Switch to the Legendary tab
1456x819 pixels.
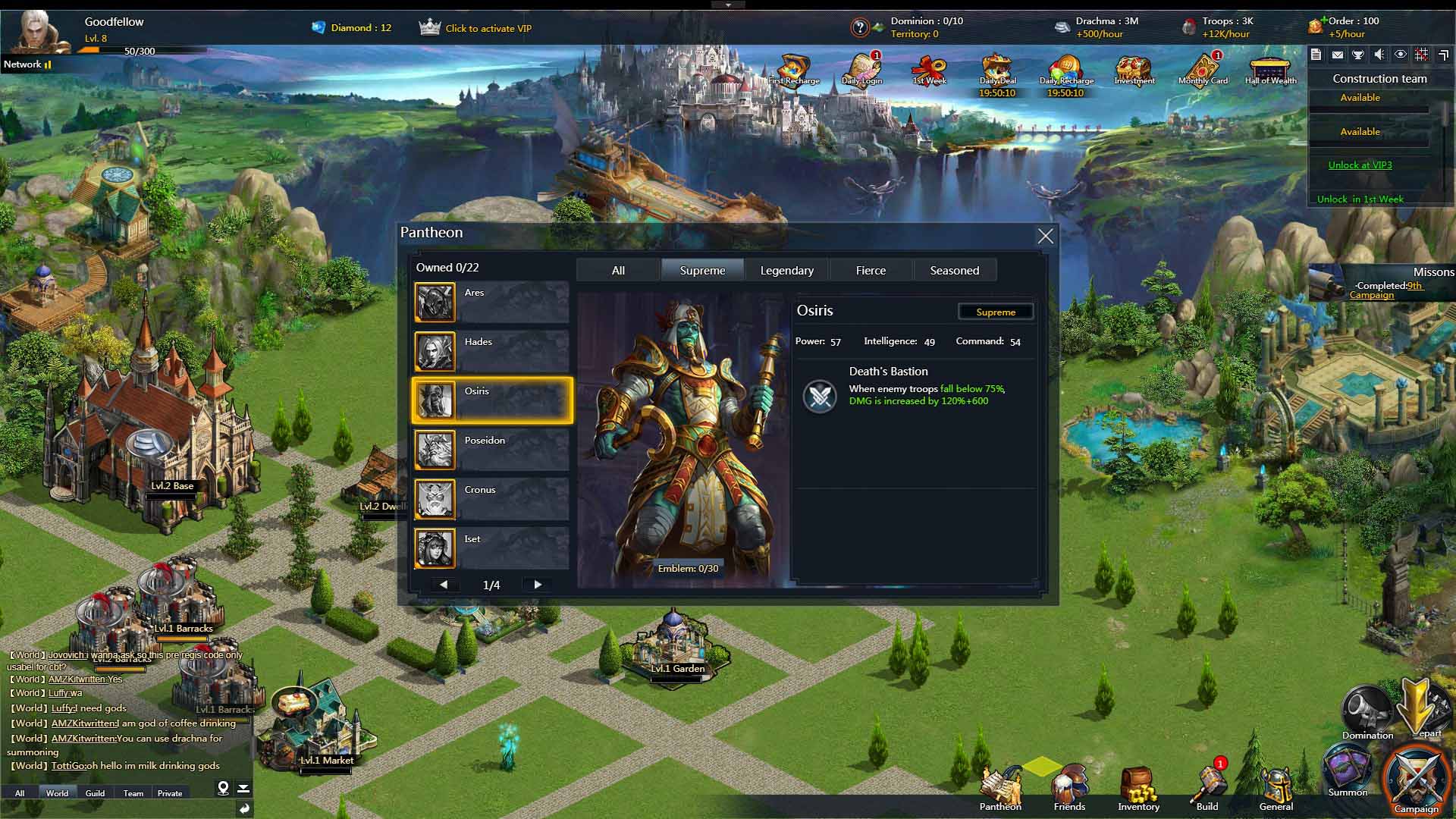click(786, 271)
